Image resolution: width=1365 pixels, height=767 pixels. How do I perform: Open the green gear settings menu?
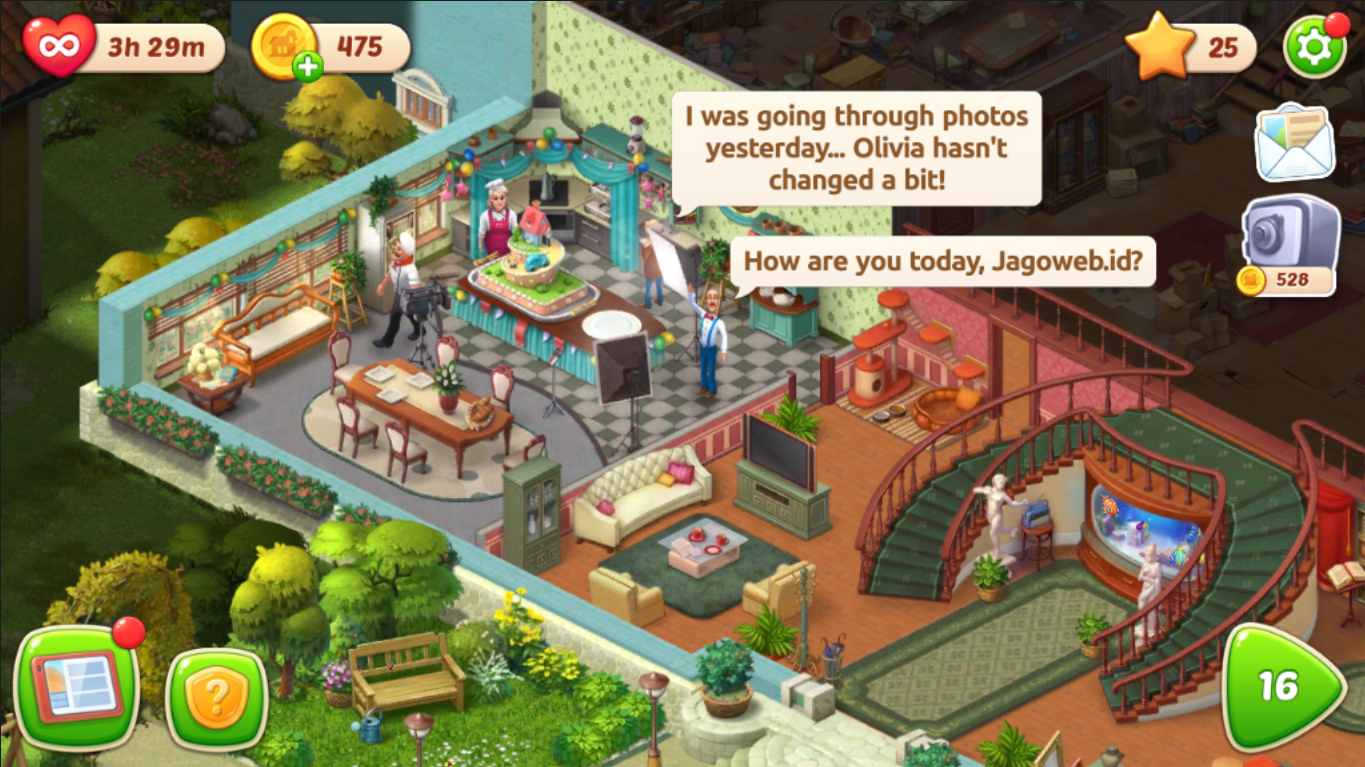click(x=1313, y=46)
